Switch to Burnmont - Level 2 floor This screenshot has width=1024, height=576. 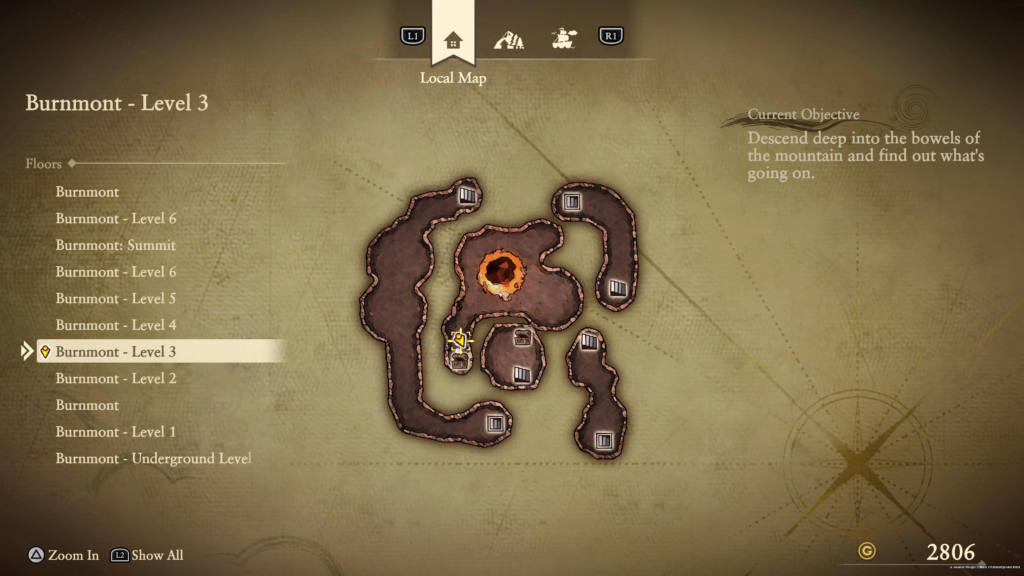[x=116, y=378]
